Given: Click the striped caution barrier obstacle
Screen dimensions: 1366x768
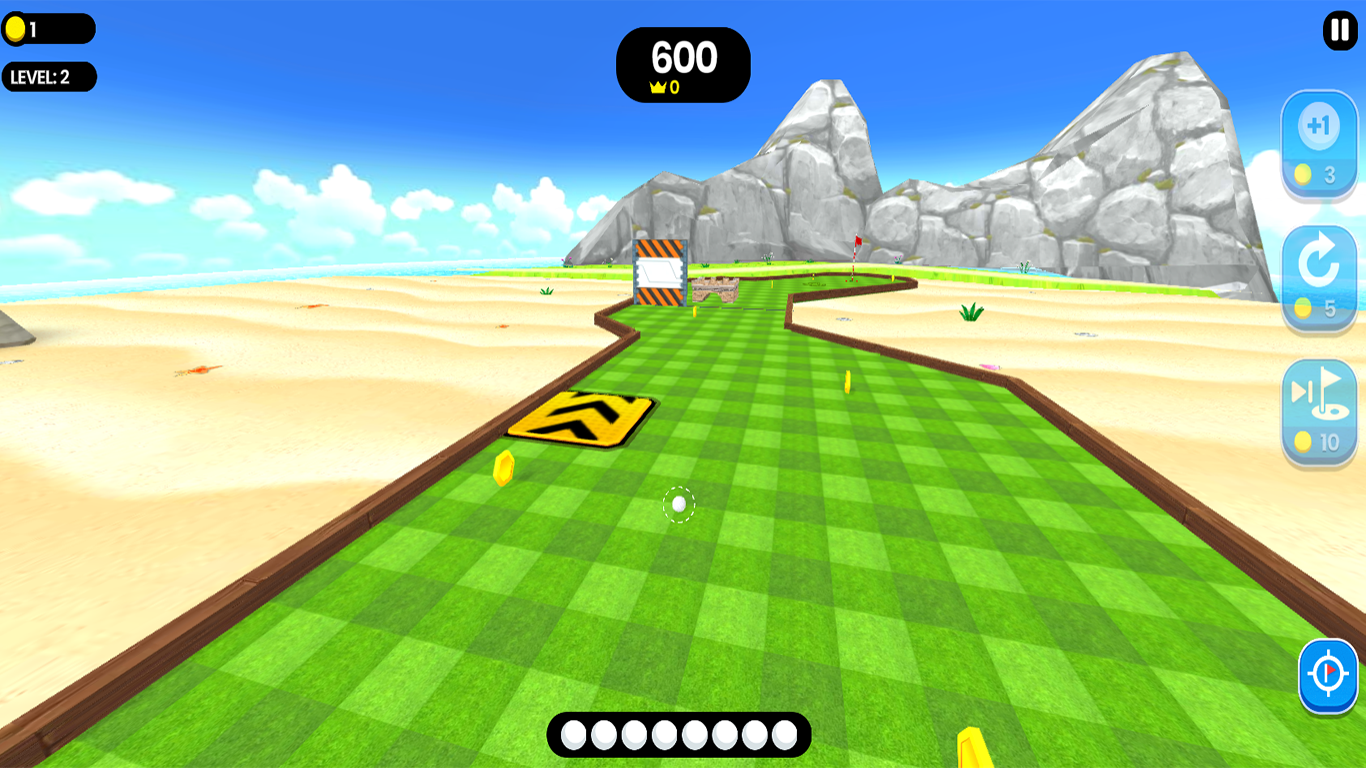Looking at the screenshot, I should pyautogui.click(x=658, y=270).
